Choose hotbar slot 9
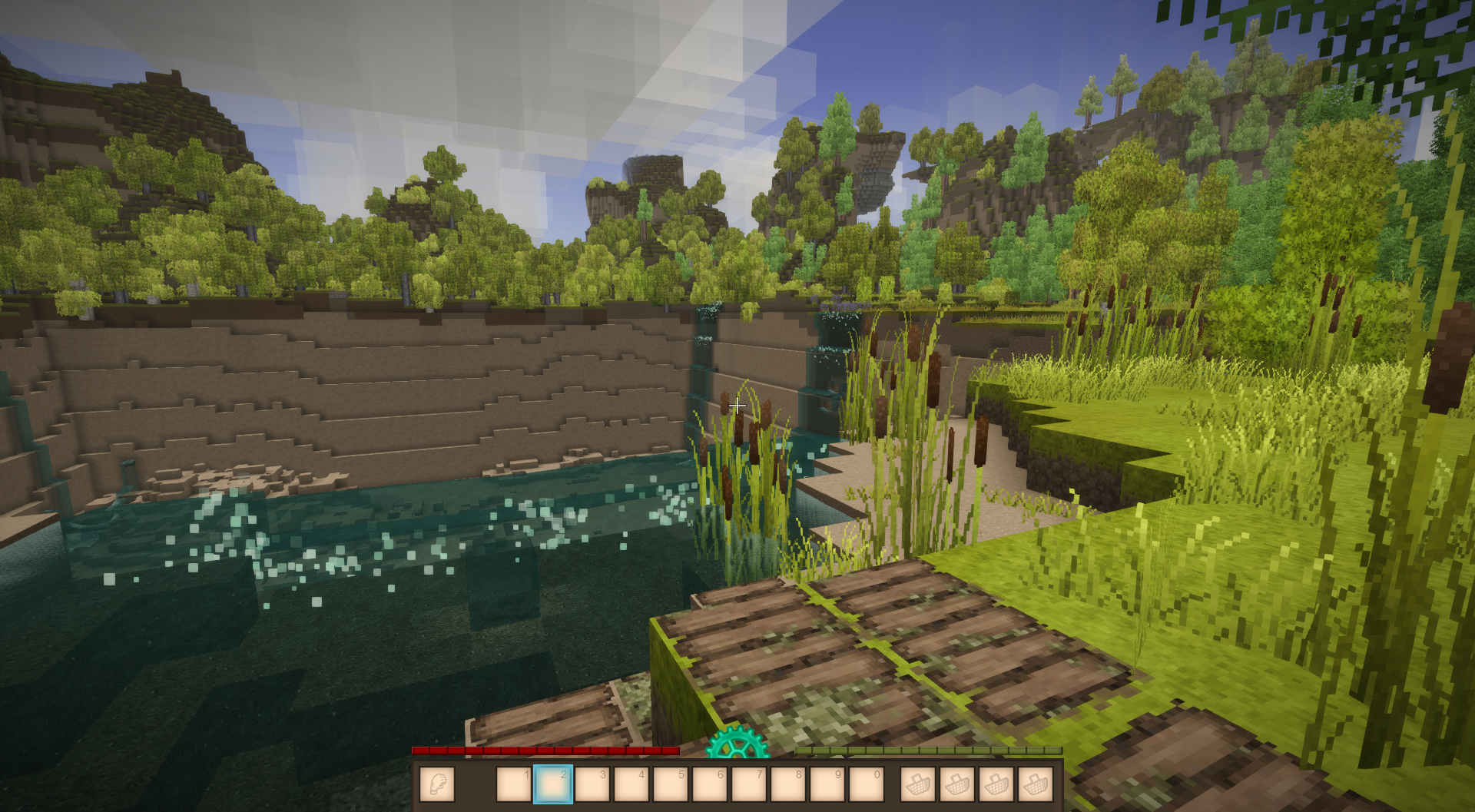The image size is (1475, 812). 827,784
